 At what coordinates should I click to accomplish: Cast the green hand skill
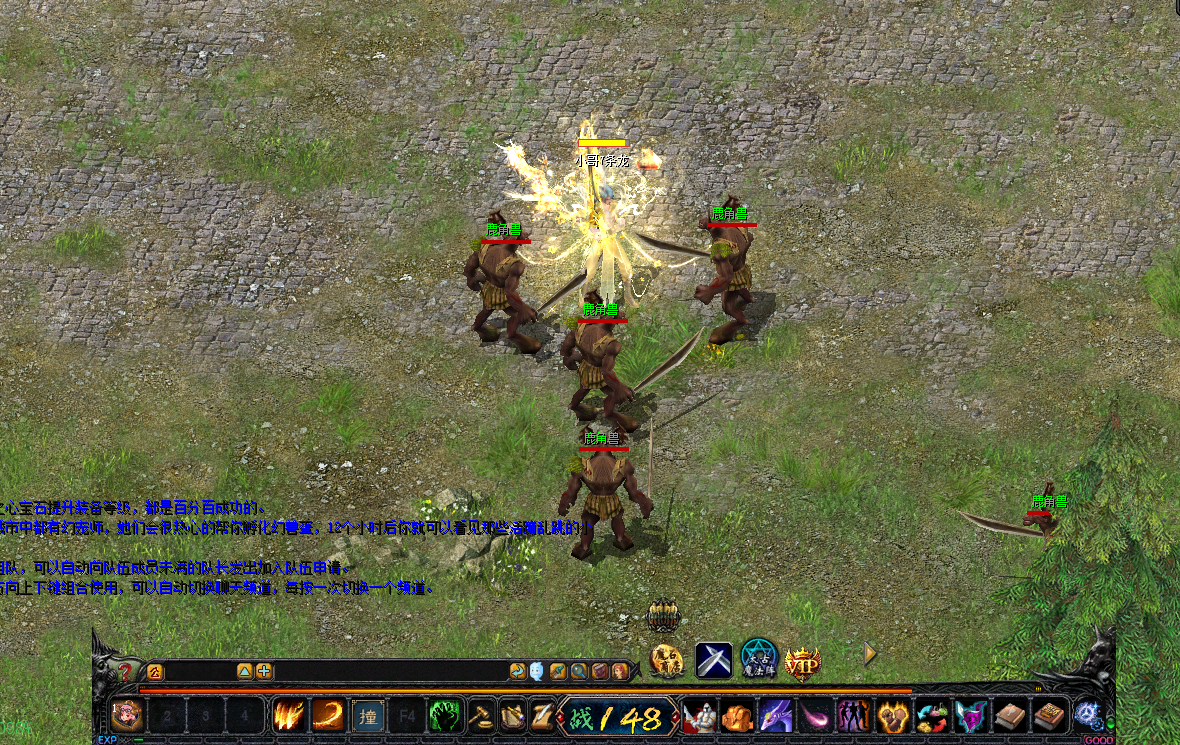point(445,716)
